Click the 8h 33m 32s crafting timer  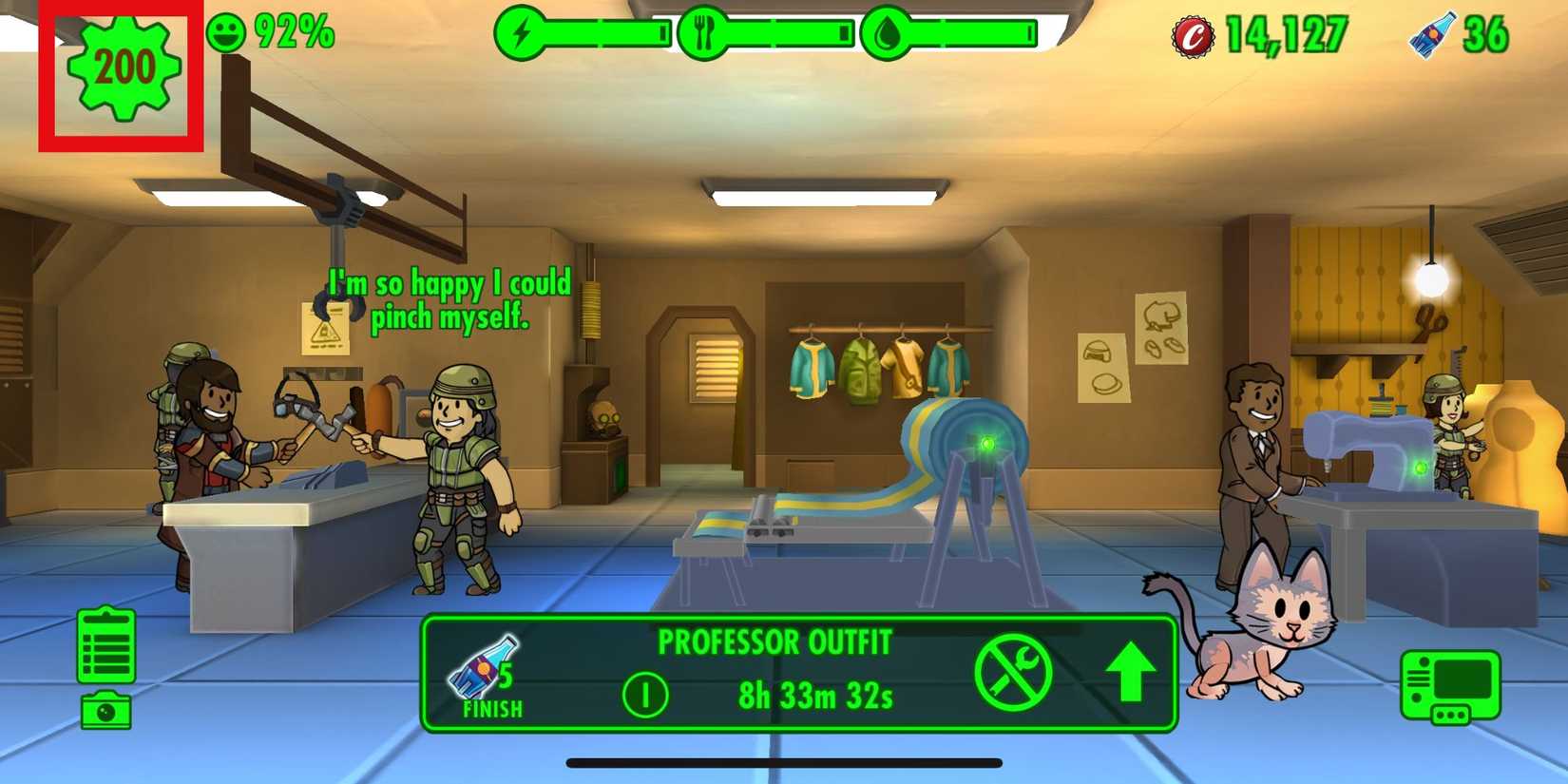(817, 697)
